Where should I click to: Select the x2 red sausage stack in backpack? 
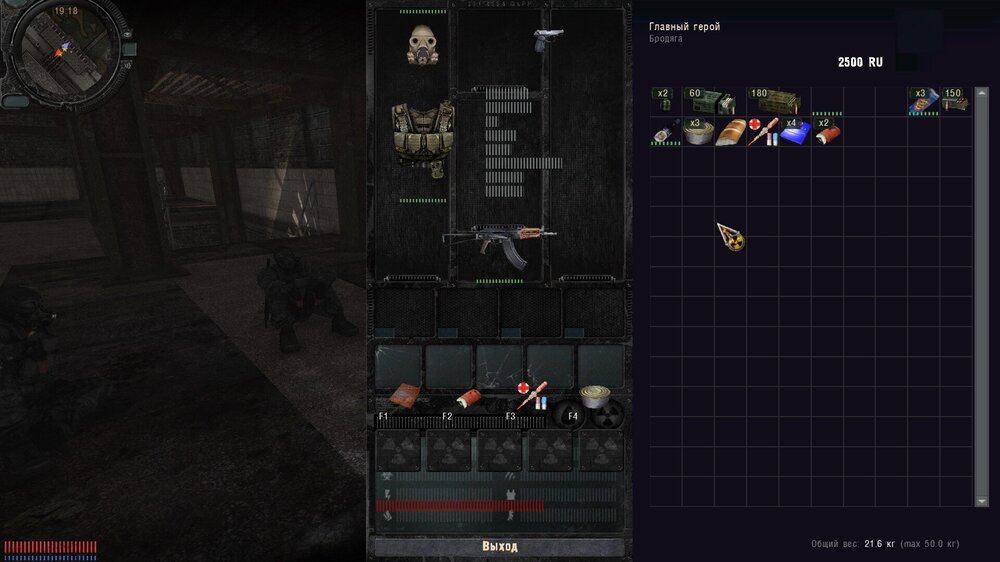click(826, 133)
